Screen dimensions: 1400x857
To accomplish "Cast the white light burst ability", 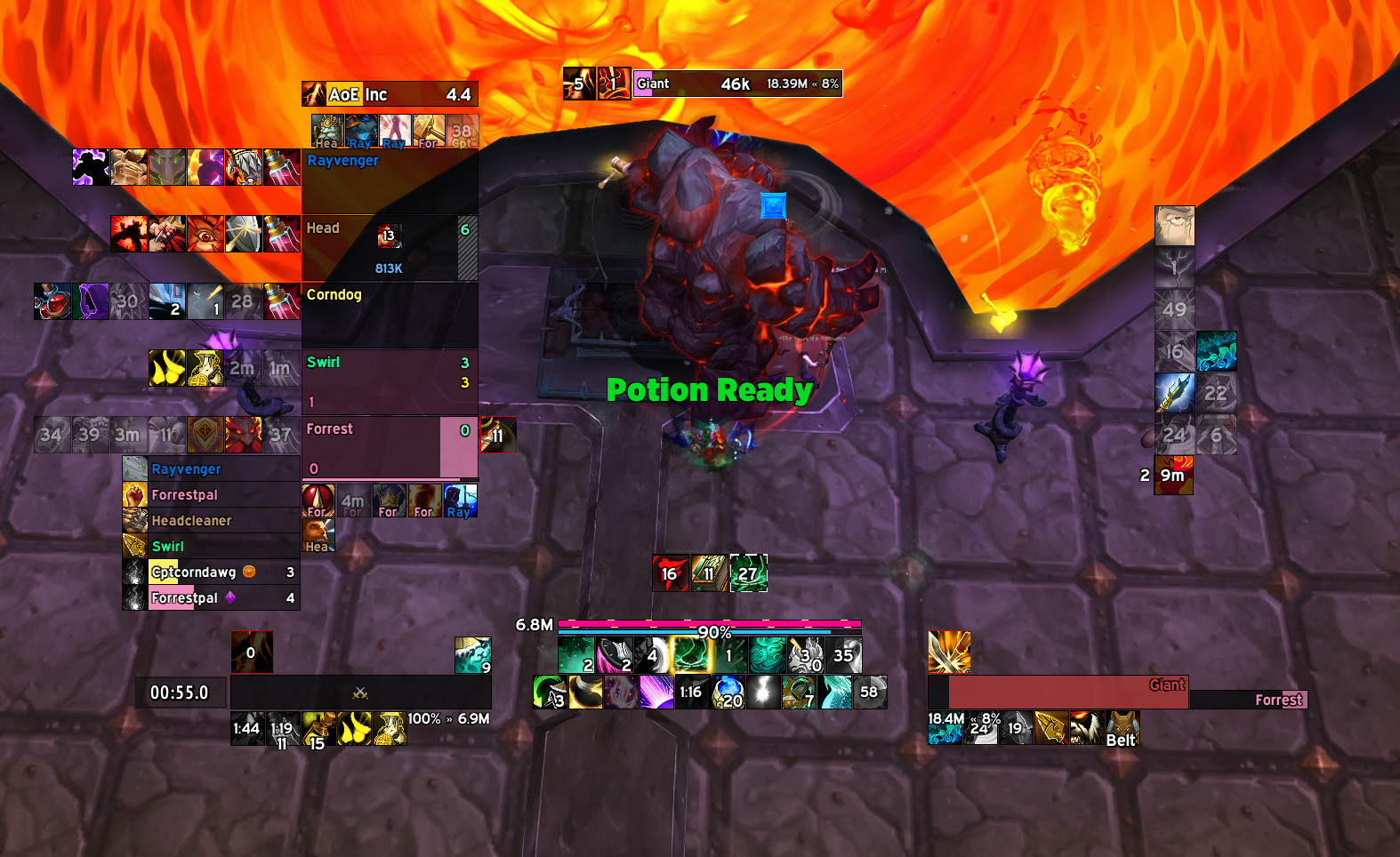I will 763,692.
